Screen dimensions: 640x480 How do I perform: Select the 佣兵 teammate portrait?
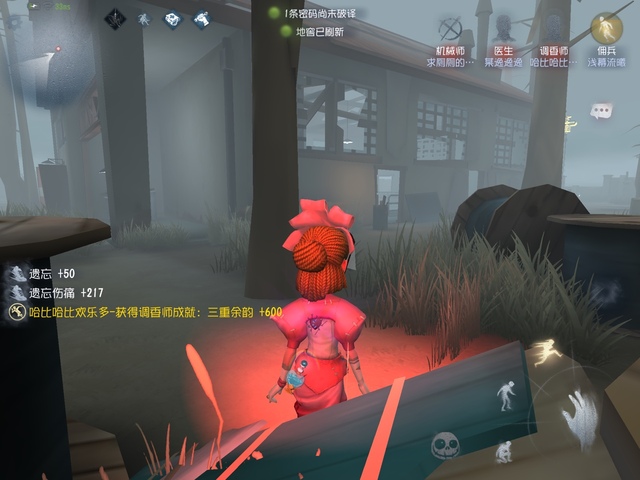[606, 28]
